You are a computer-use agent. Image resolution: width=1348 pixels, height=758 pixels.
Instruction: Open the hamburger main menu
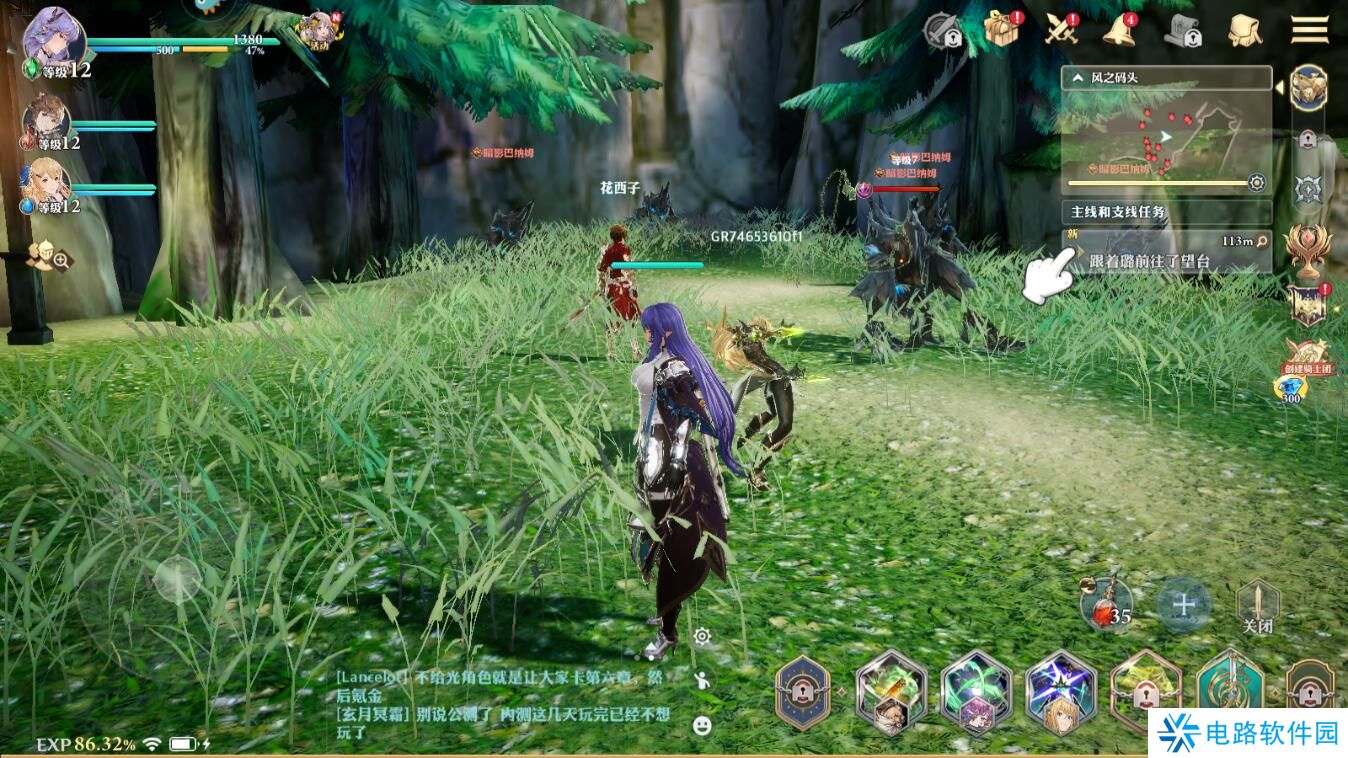click(x=1308, y=29)
